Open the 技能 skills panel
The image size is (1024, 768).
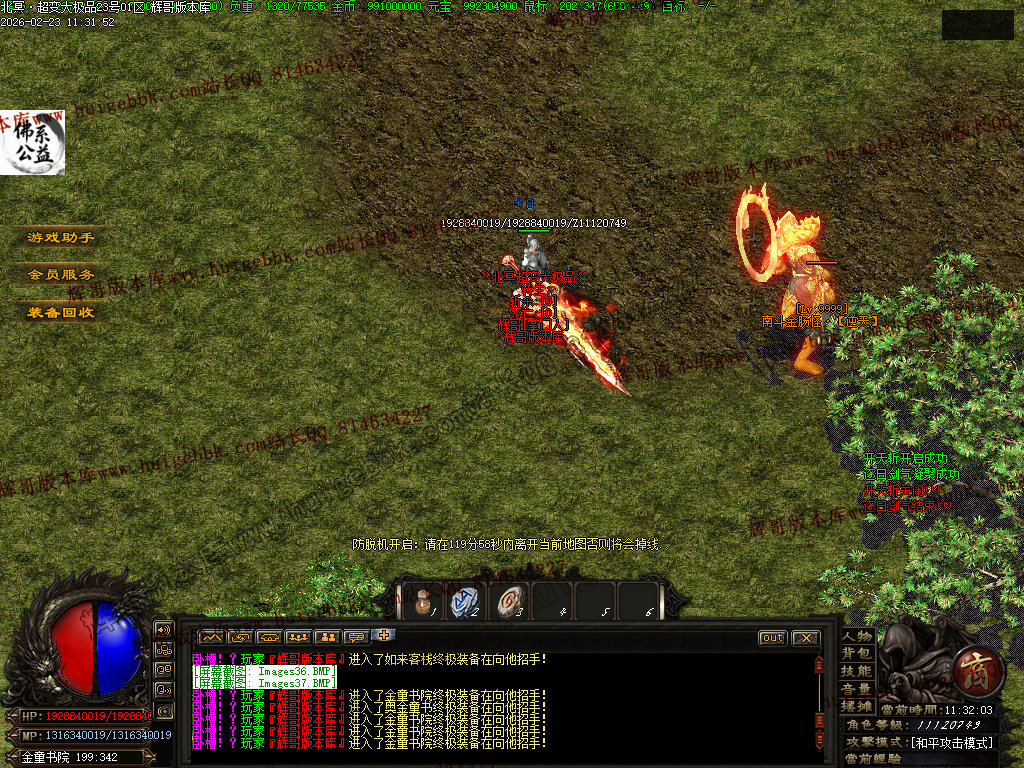pos(857,671)
